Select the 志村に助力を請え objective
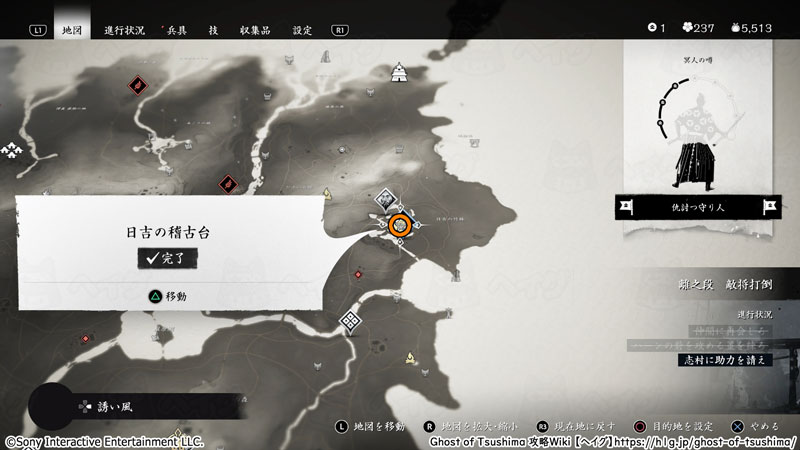This screenshot has height=450, width=800. point(725,359)
